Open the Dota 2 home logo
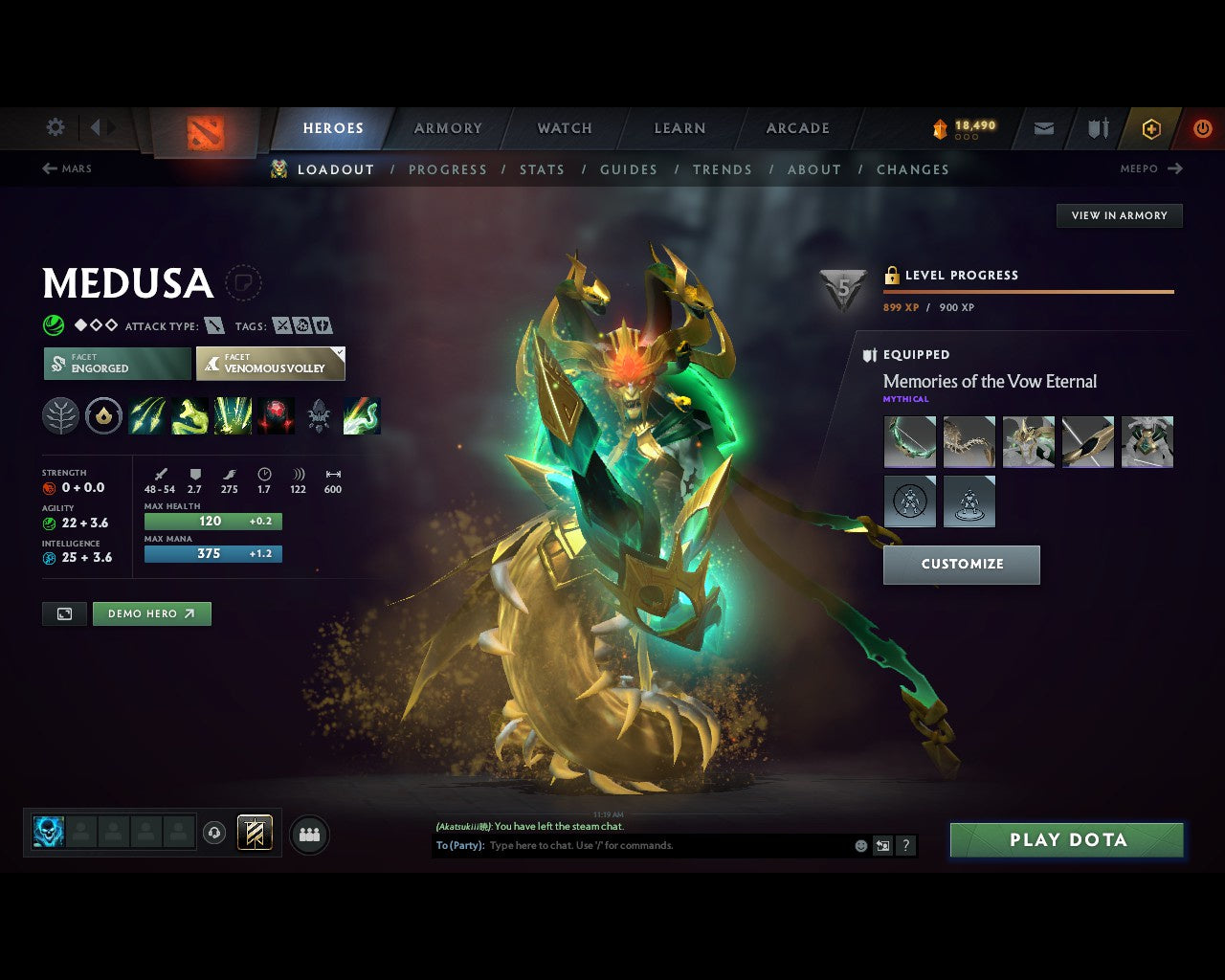This screenshot has width=1225, height=980. [x=204, y=134]
